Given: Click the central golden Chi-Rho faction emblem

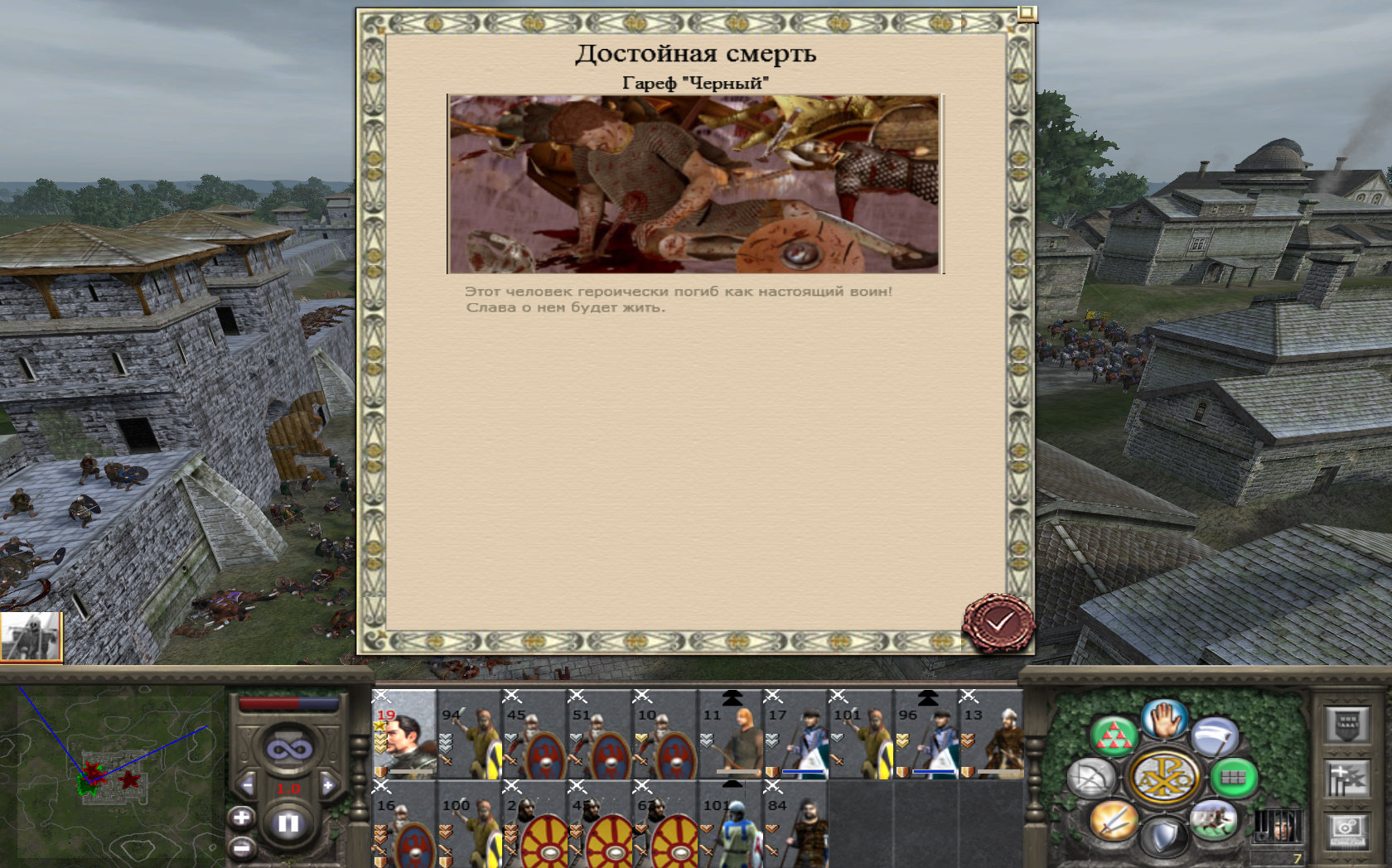Looking at the screenshot, I should coord(1164,778).
